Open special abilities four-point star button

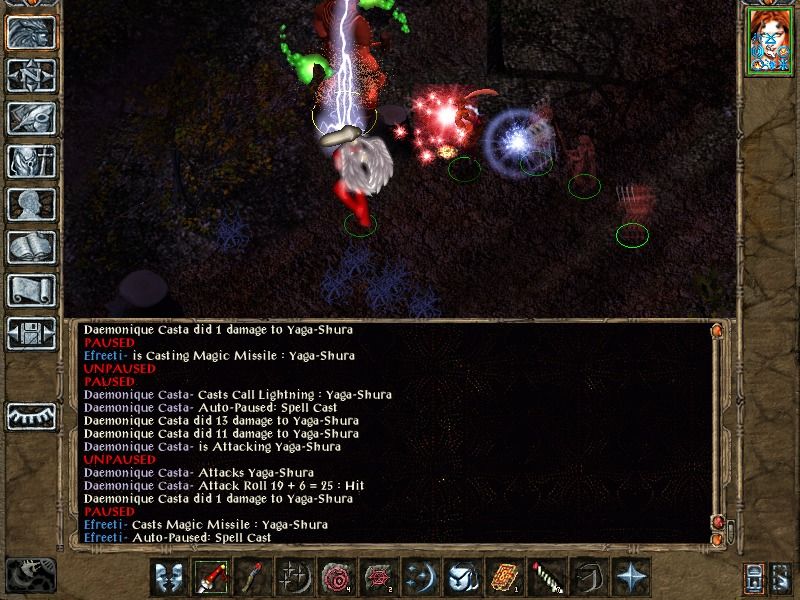[631, 578]
